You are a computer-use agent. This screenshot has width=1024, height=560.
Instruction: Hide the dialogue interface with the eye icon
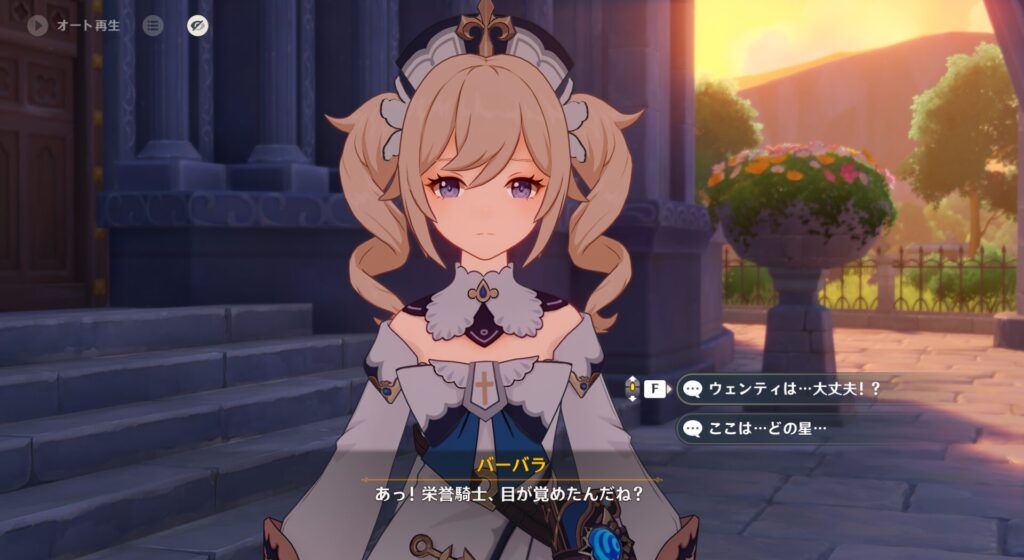(x=198, y=26)
